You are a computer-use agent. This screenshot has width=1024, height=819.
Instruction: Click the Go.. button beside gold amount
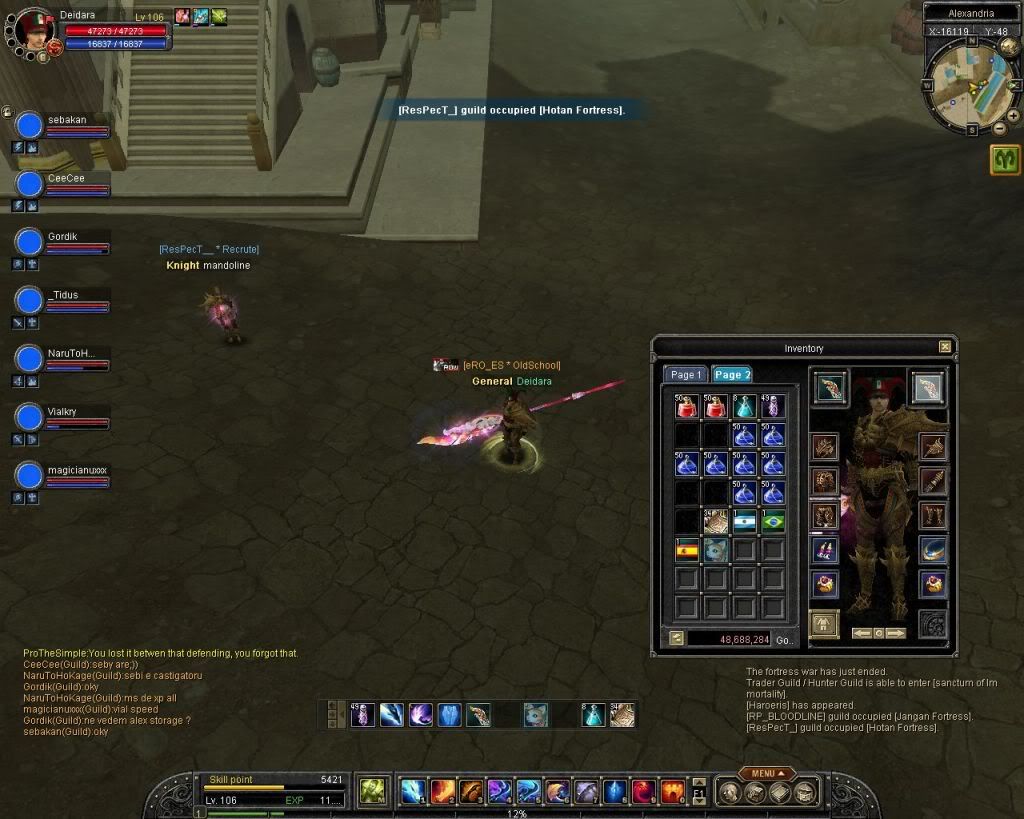(x=785, y=639)
